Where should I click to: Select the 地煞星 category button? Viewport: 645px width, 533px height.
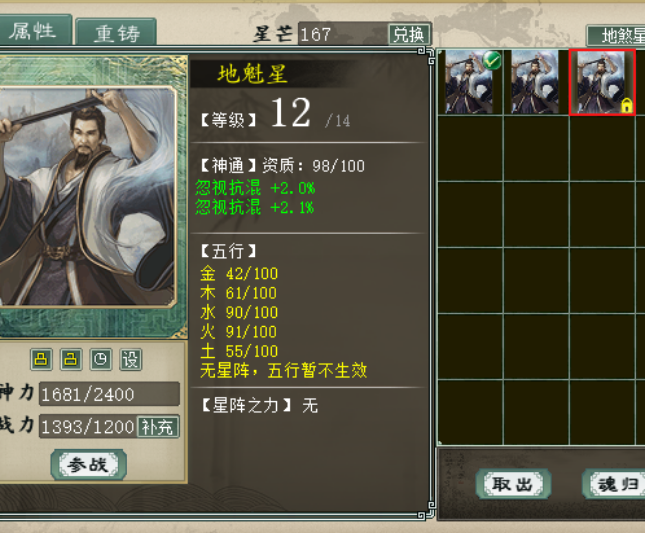pos(618,36)
